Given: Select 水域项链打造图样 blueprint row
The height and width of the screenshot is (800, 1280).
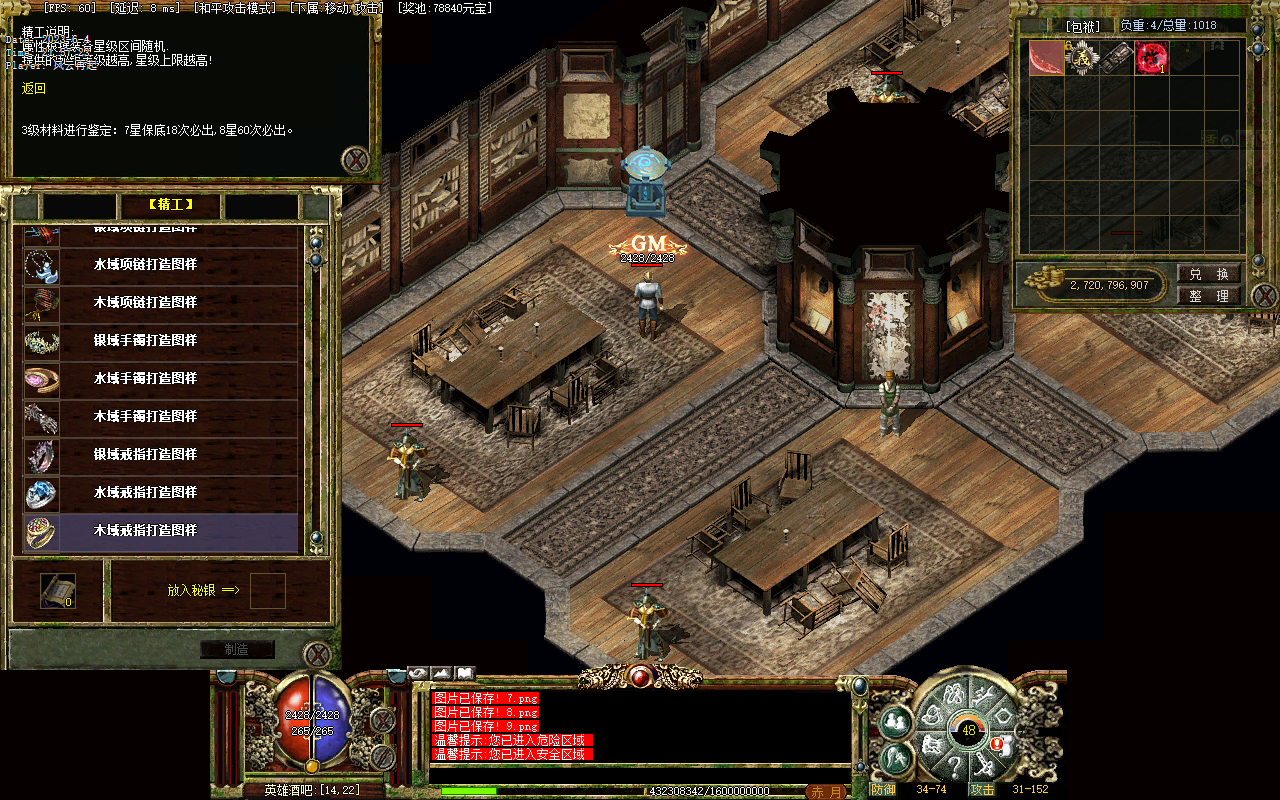Looking at the screenshot, I should coord(160,265).
